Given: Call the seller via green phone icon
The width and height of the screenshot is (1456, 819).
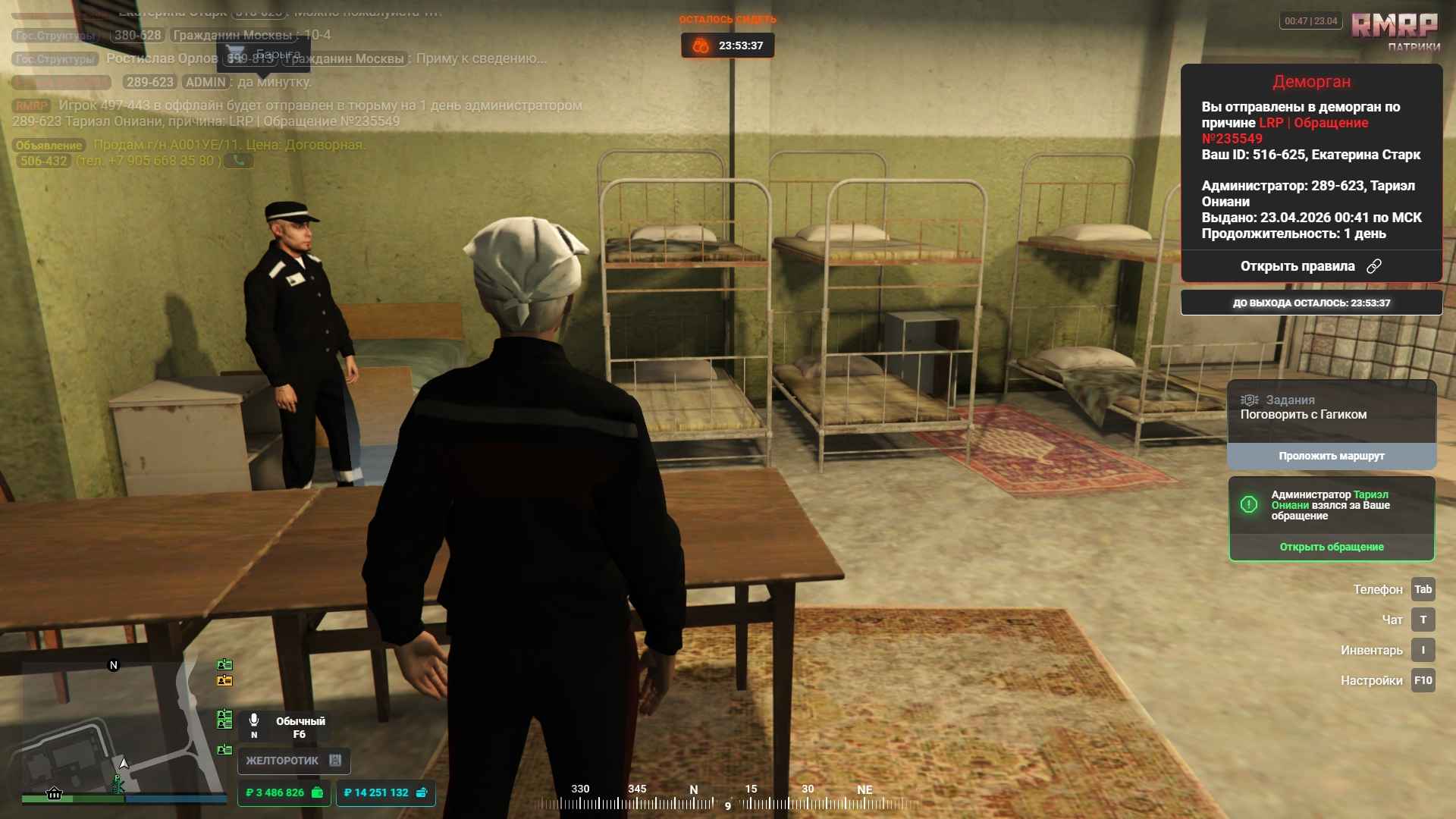Looking at the screenshot, I should [x=239, y=161].
